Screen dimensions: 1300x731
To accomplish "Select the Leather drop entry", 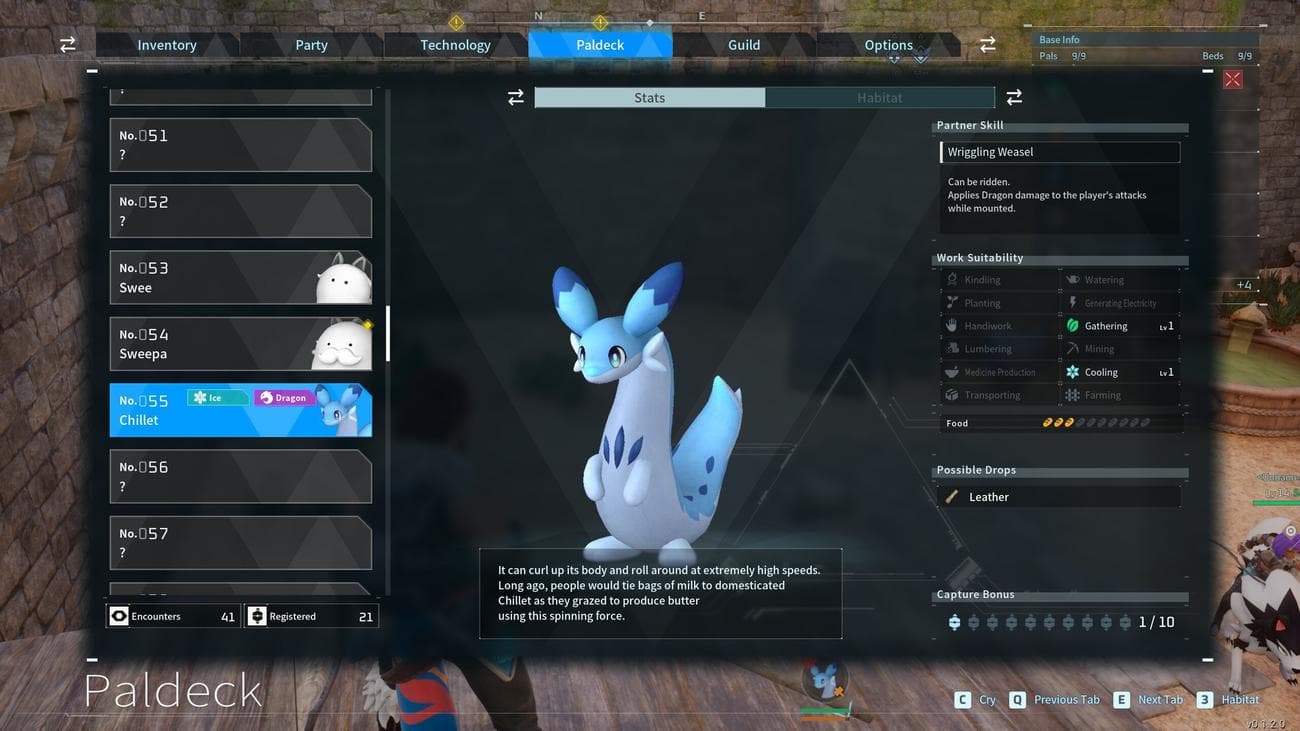I will tap(1060, 497).
